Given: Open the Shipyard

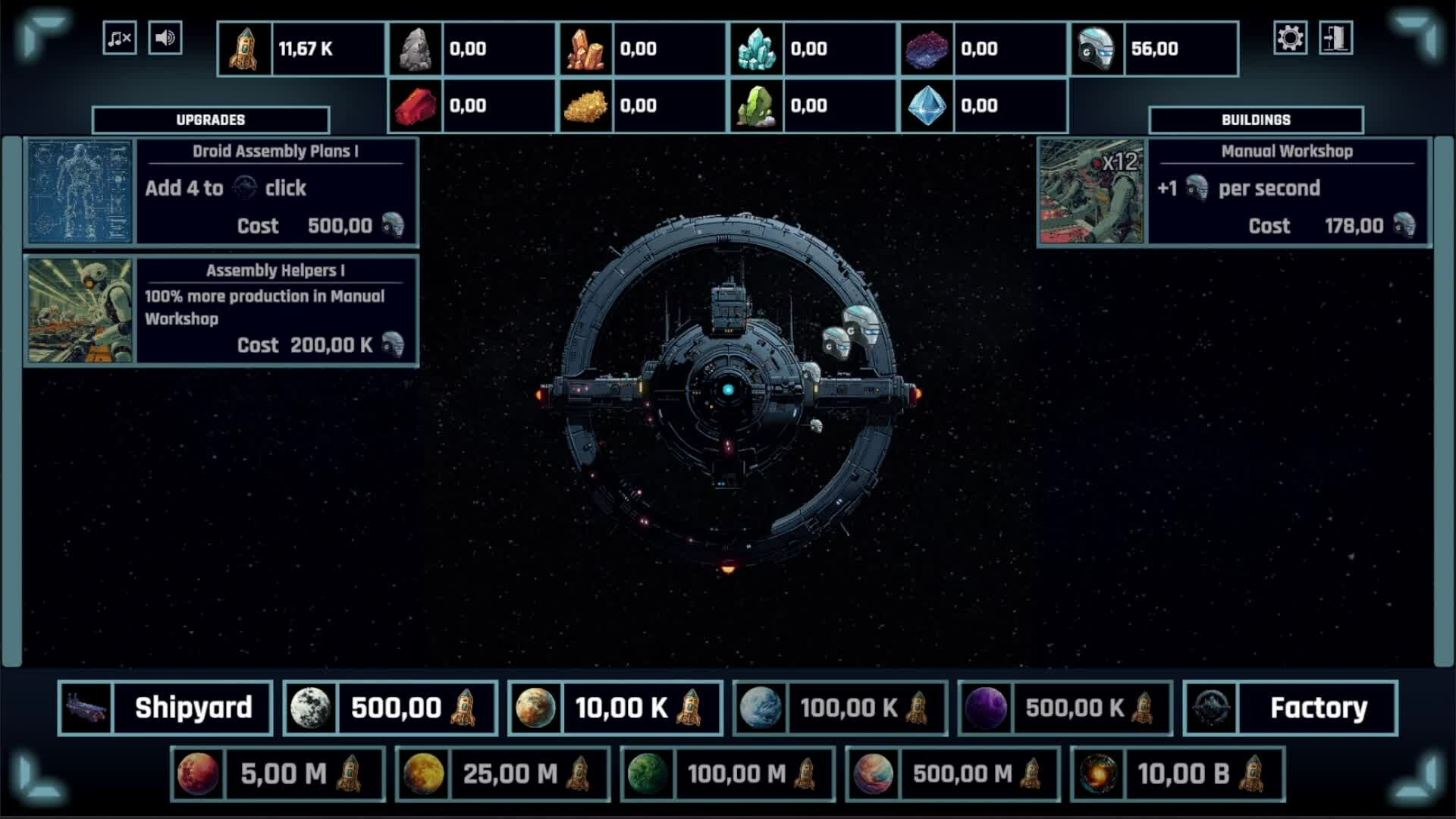Looking at the screenshot, I should pyautogui.click(x=165, y=708).
